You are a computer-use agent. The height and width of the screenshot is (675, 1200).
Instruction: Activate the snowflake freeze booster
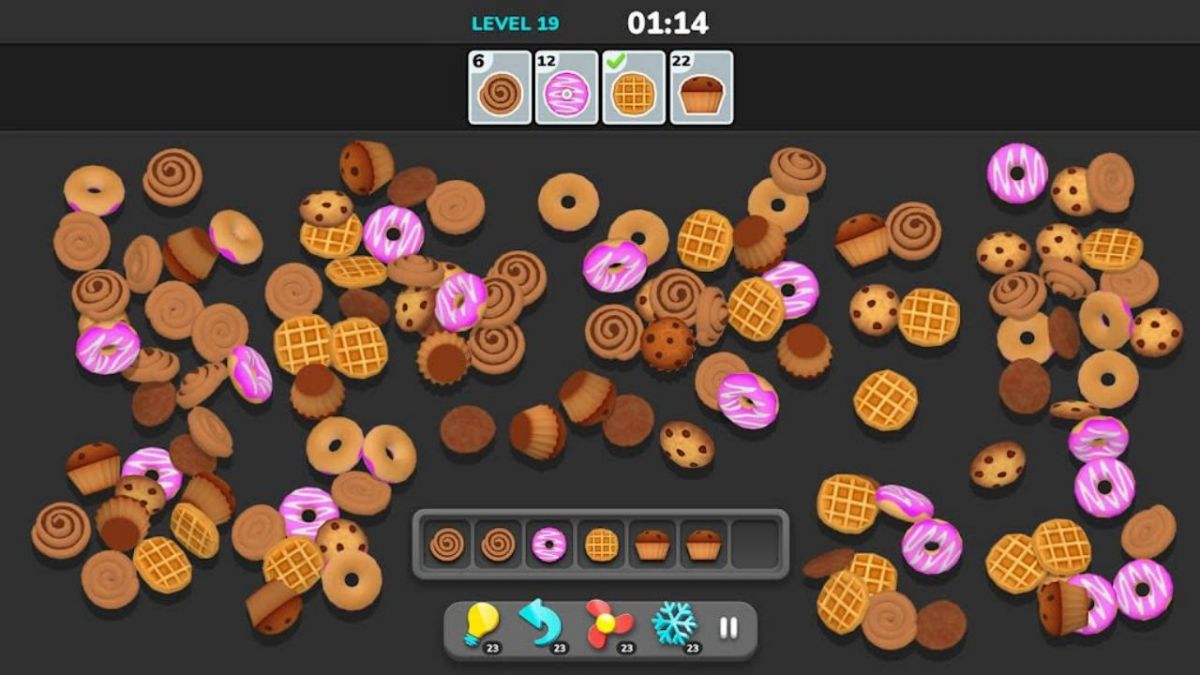(x=674, y=625)
